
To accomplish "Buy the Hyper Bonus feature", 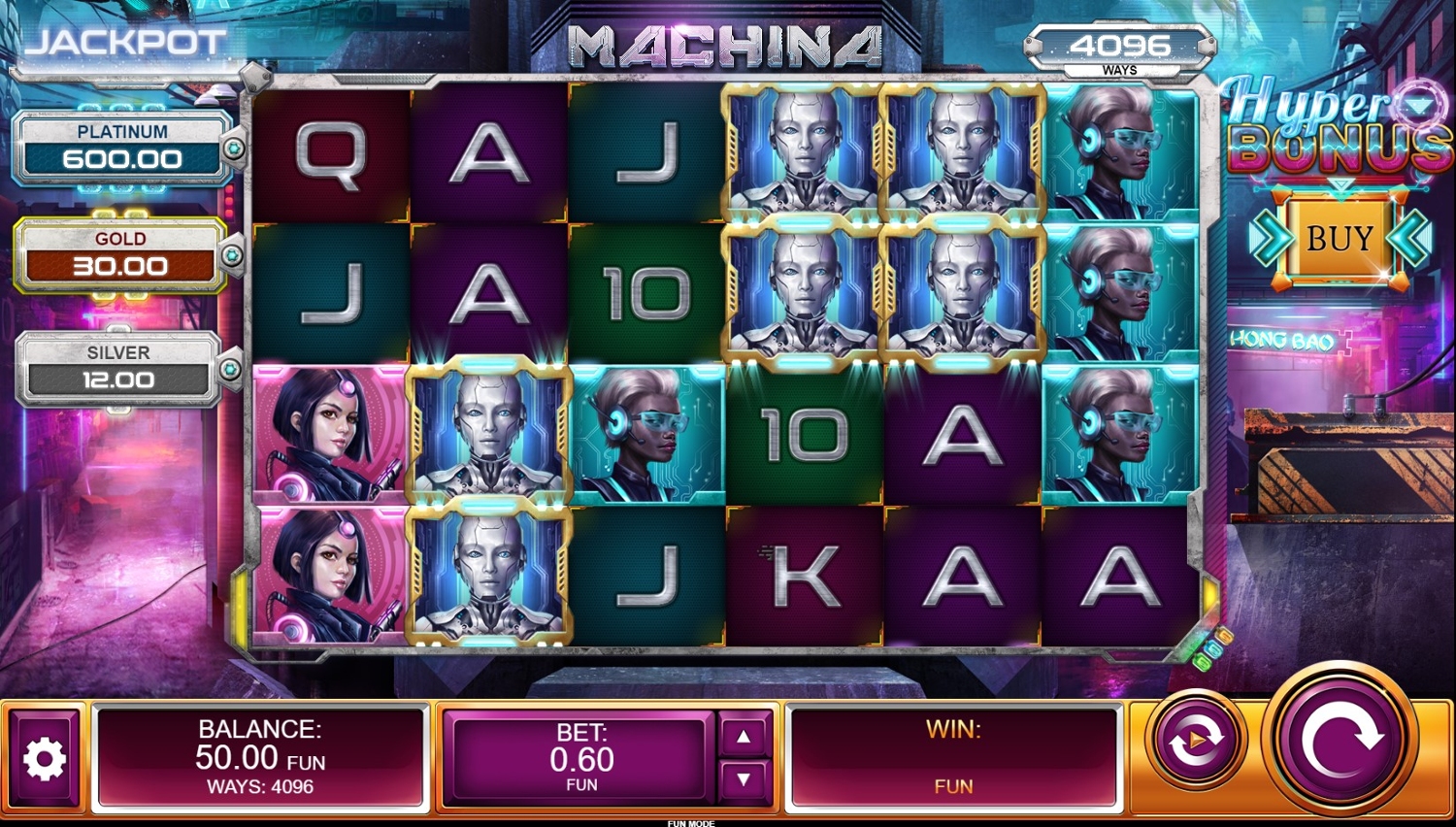I will click(1340, 239).
